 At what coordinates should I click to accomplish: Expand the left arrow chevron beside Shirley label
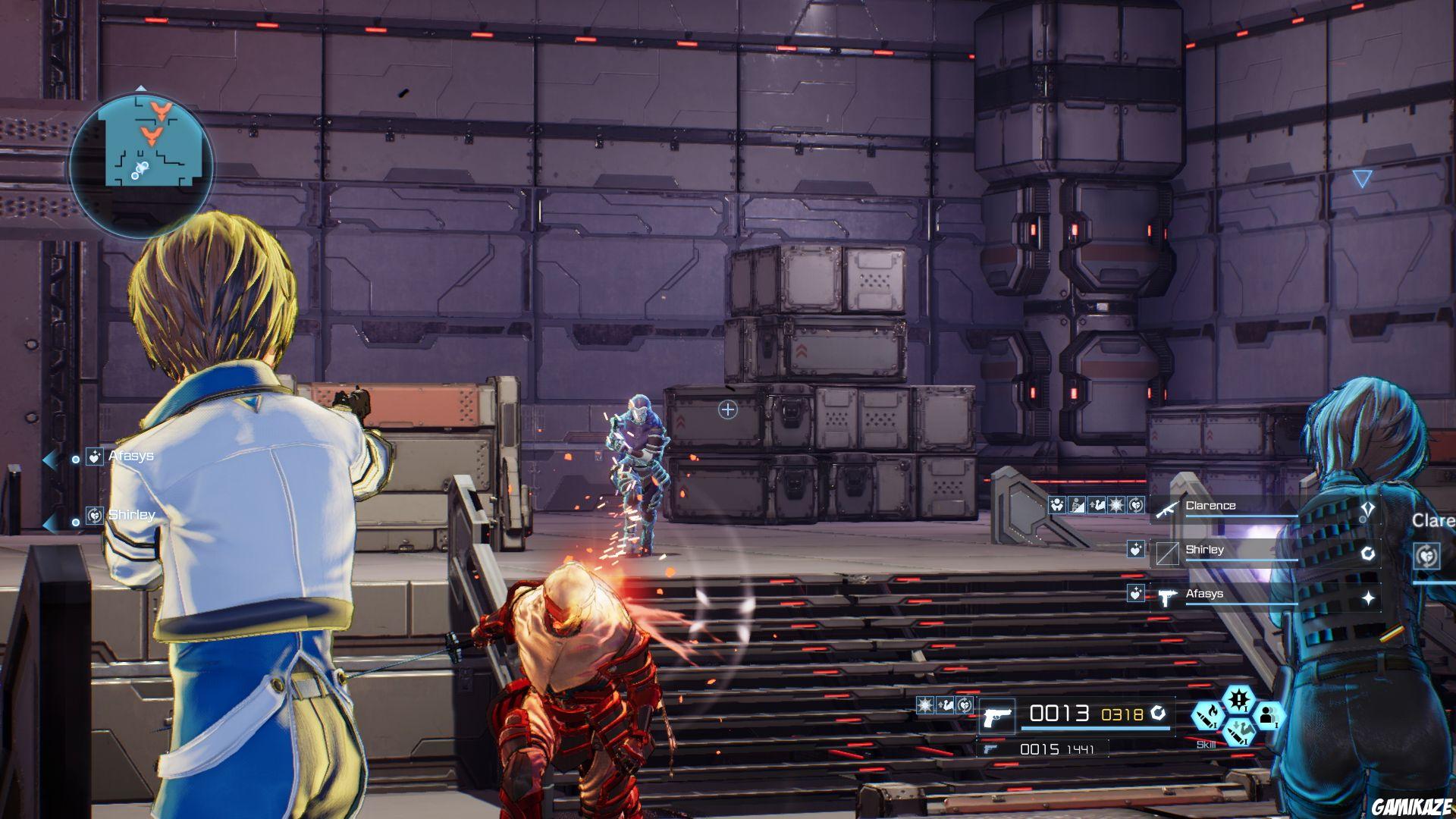[x=52, y=522]
